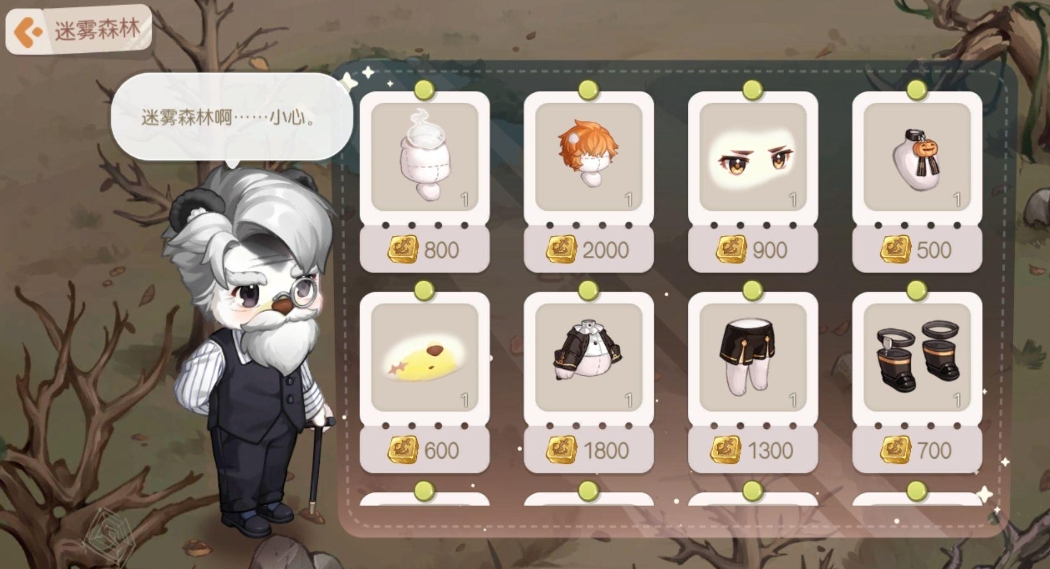Purchase the pumpkin accessory for 500 coins
Screen dimensions: 1050x569
(916, 249)
